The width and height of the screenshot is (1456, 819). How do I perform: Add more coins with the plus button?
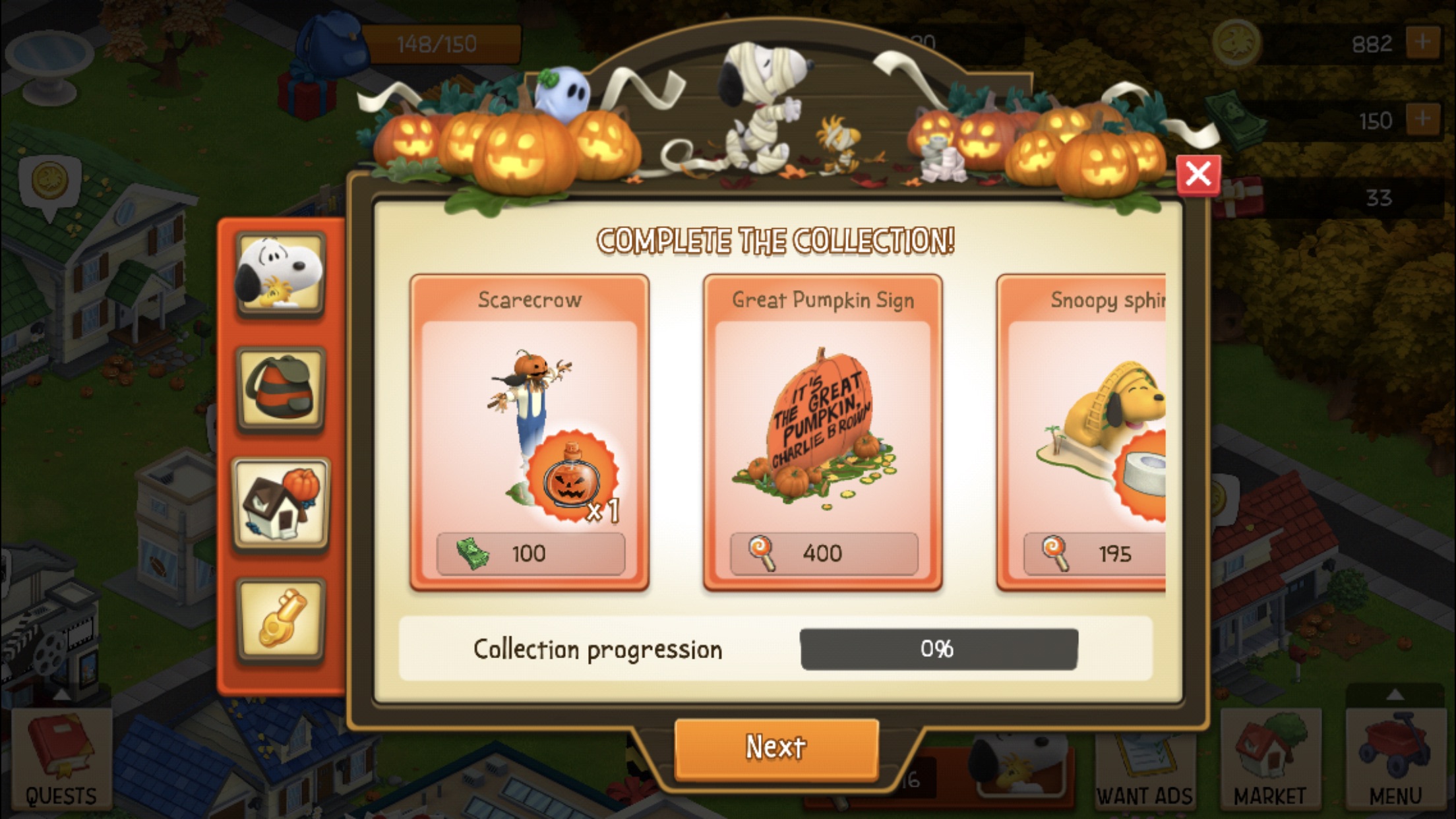(x=1422, y=44)
